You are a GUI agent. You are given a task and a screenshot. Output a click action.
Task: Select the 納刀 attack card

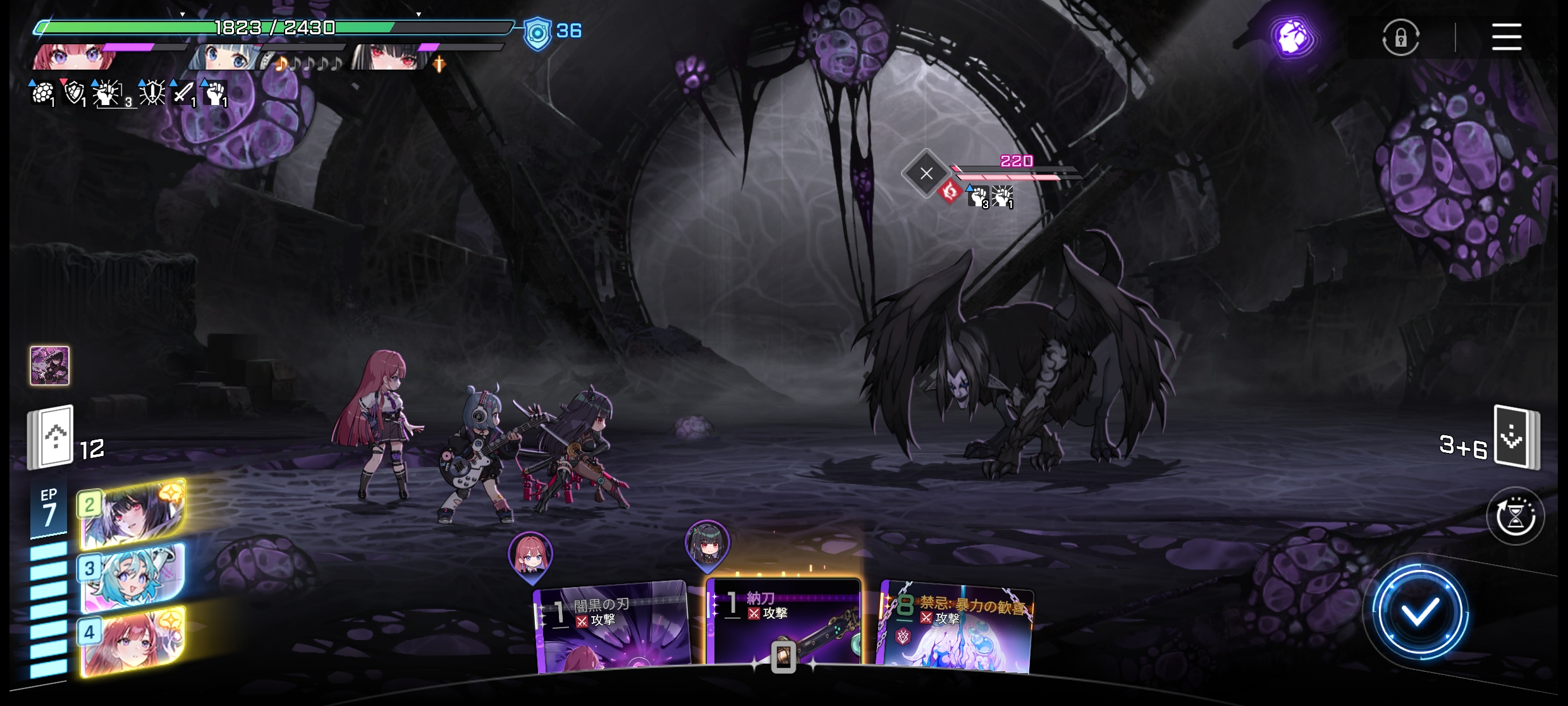coord(783,623)
